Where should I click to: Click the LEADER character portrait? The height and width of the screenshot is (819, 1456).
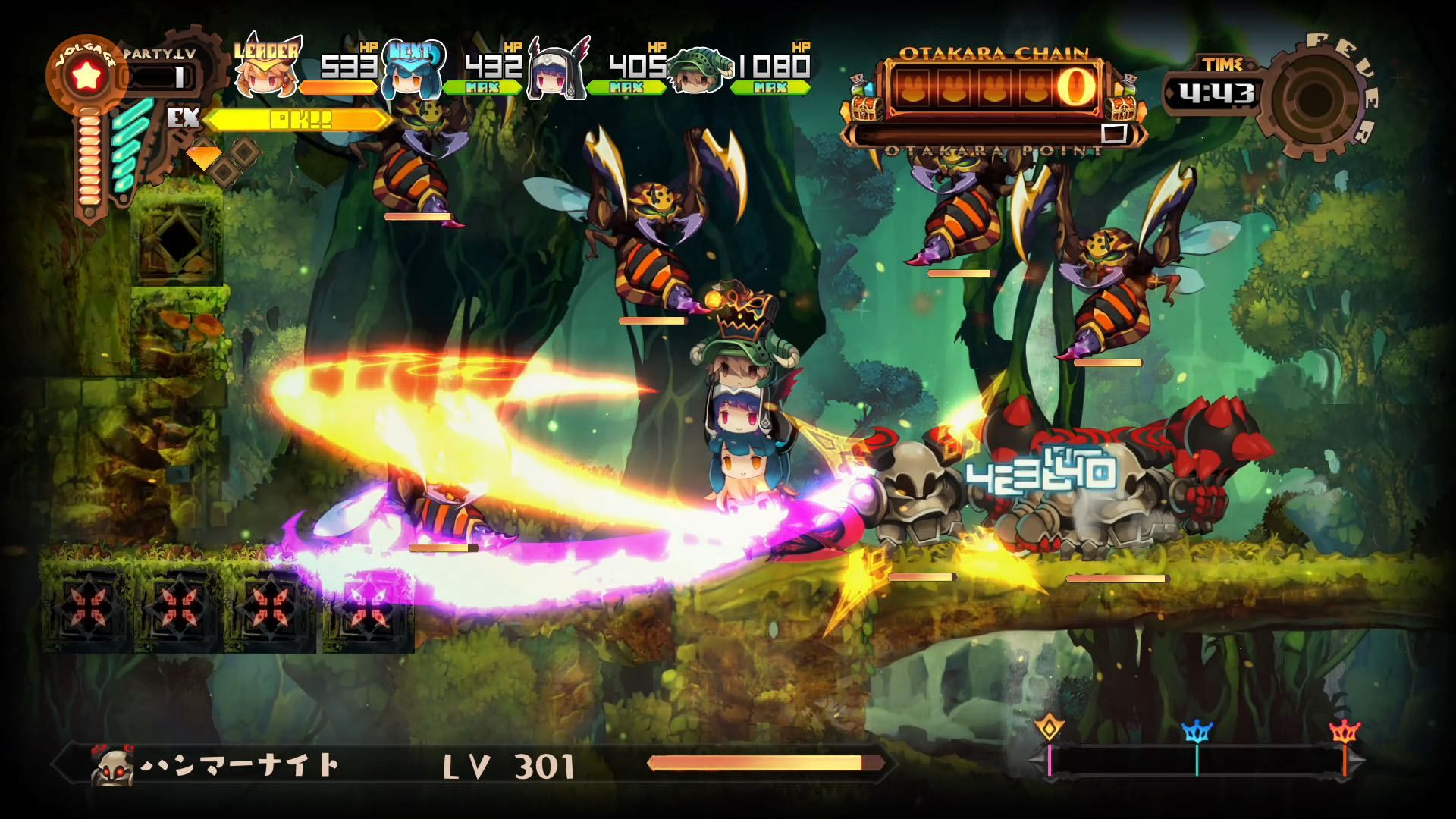point(265,77)
